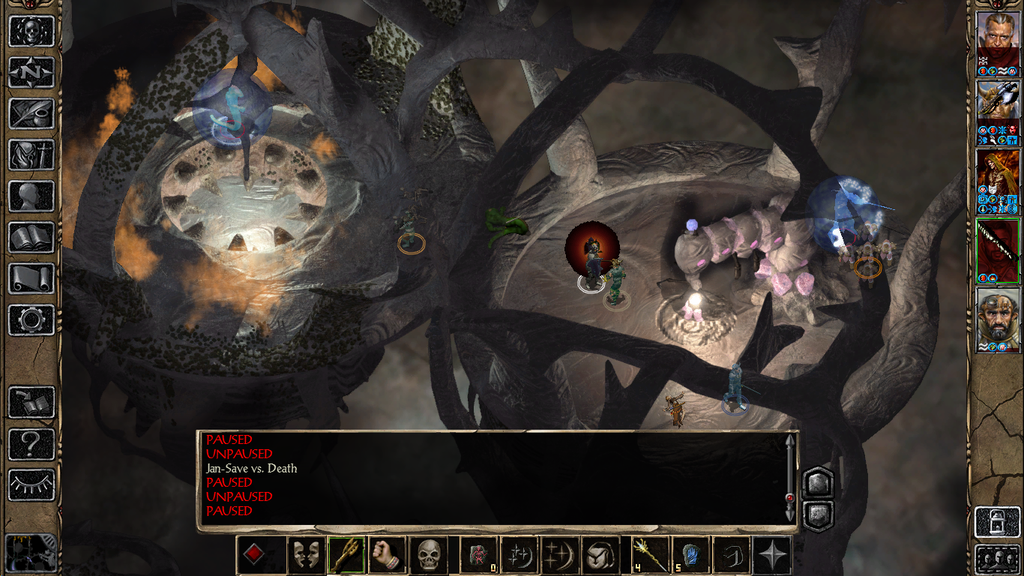The height and width of the screenshot is (576, 1024).
Task: Open the priest scroll from the sidebar
Action: 31,278
